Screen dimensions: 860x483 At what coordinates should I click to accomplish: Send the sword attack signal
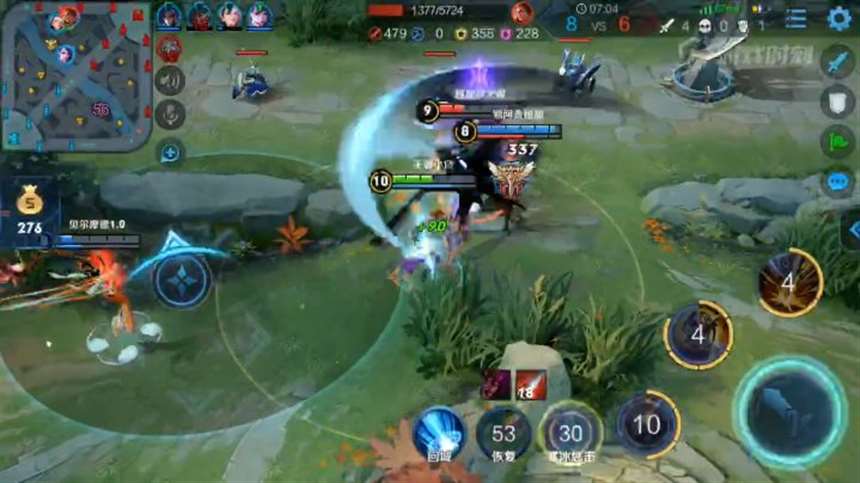(x=837, y=63)
